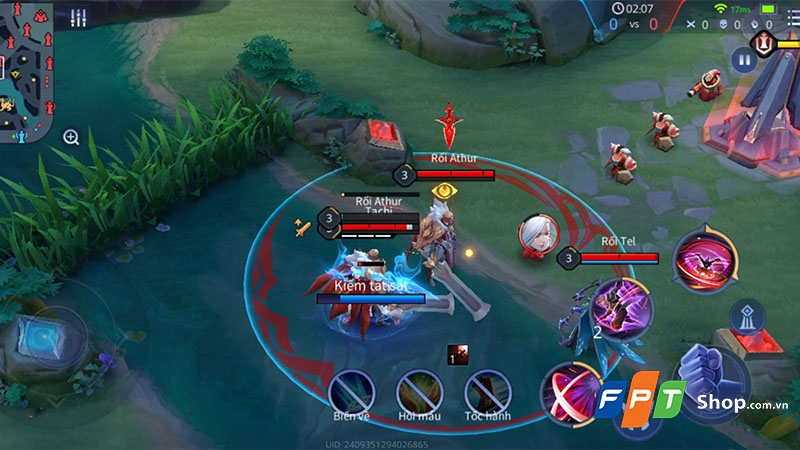Use the Hồi máu heal ability
Image resolution: width=800 pixels, height=450 pixels.
click(419, 391)
